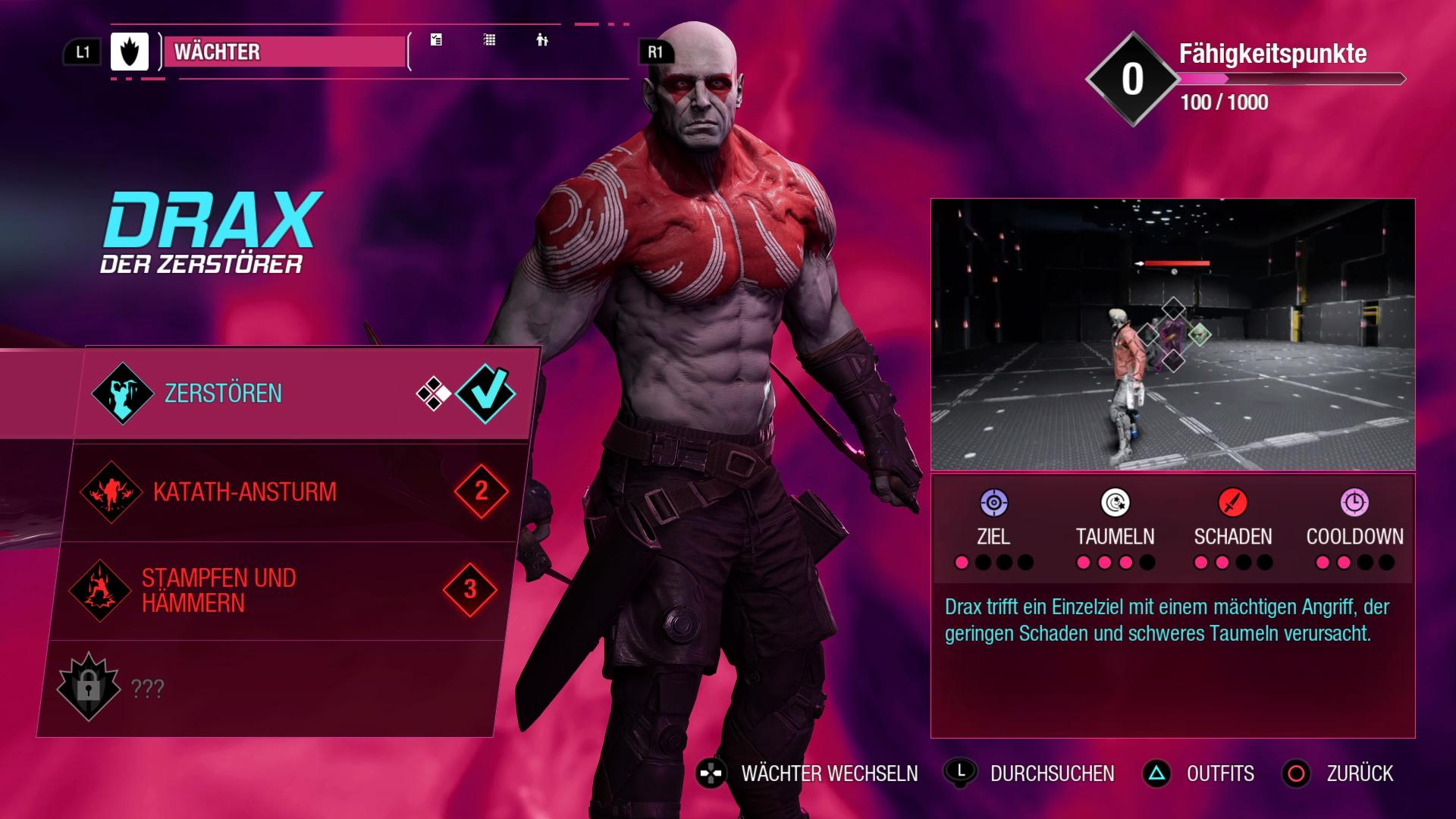The width and height of the screenshot is (1456, 819).
Task: Open the Wächter tab
Action: click(284, 52)
